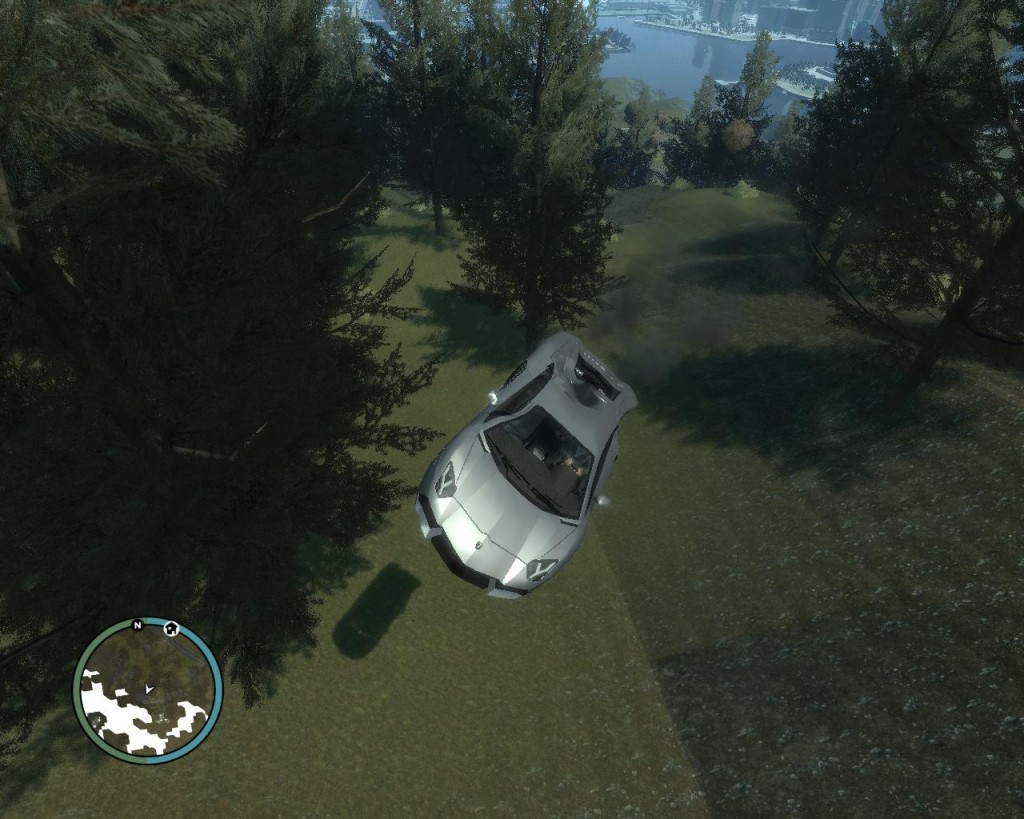Click the circular radar minimap
Screen dimensions: 1024x819
click(147, 690)
